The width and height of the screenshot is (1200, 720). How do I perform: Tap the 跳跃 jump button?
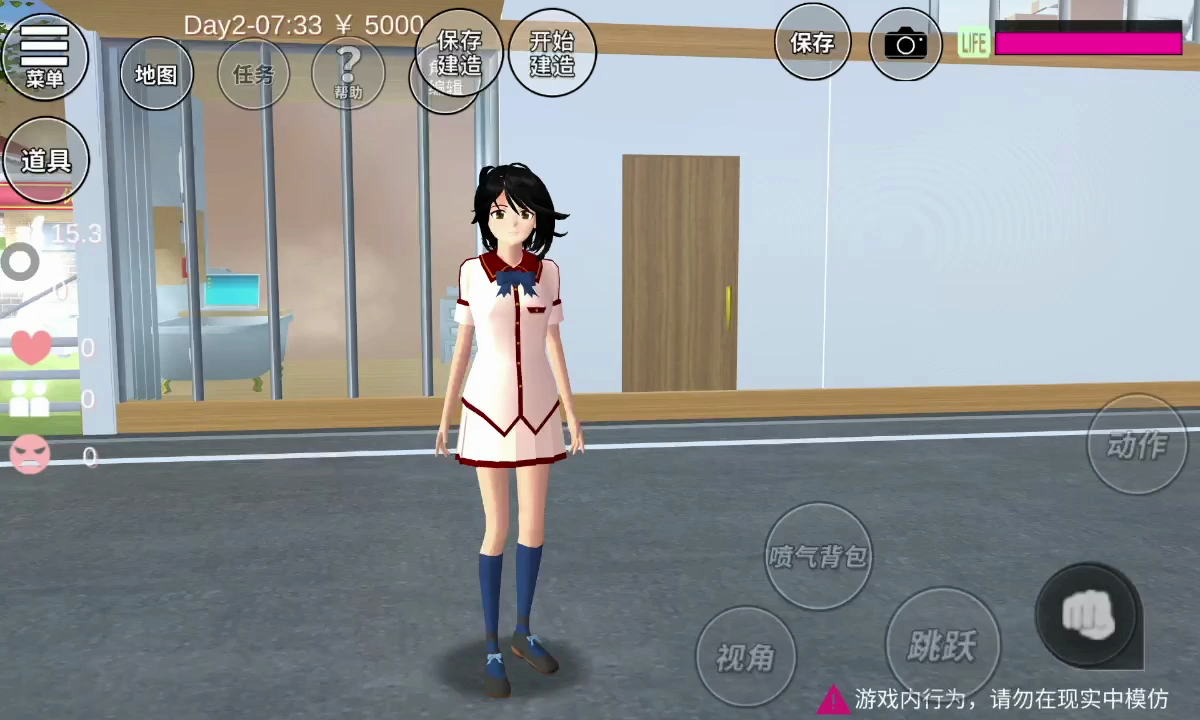[940, 645]
